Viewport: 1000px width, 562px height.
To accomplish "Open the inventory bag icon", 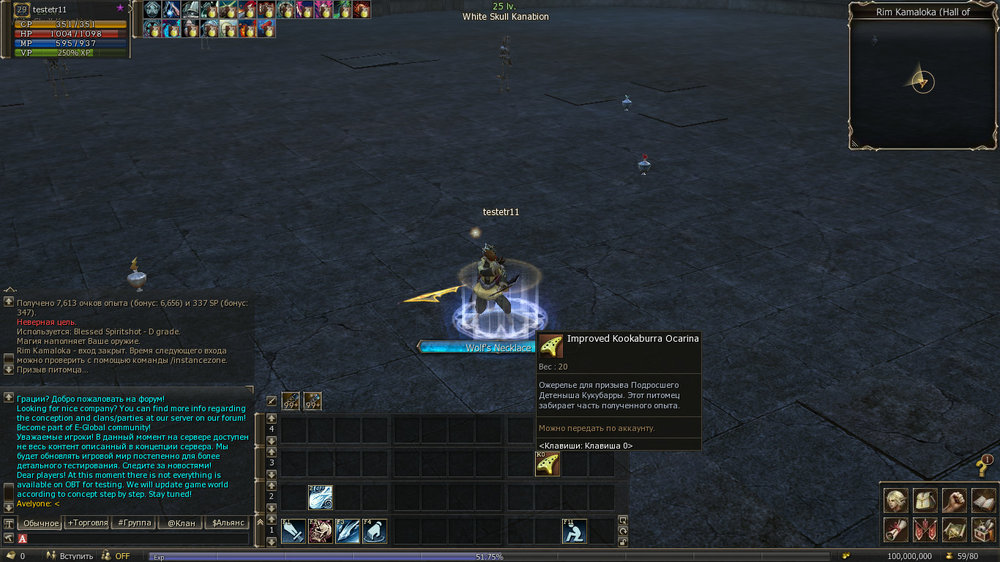I will [x=925, y=500].
